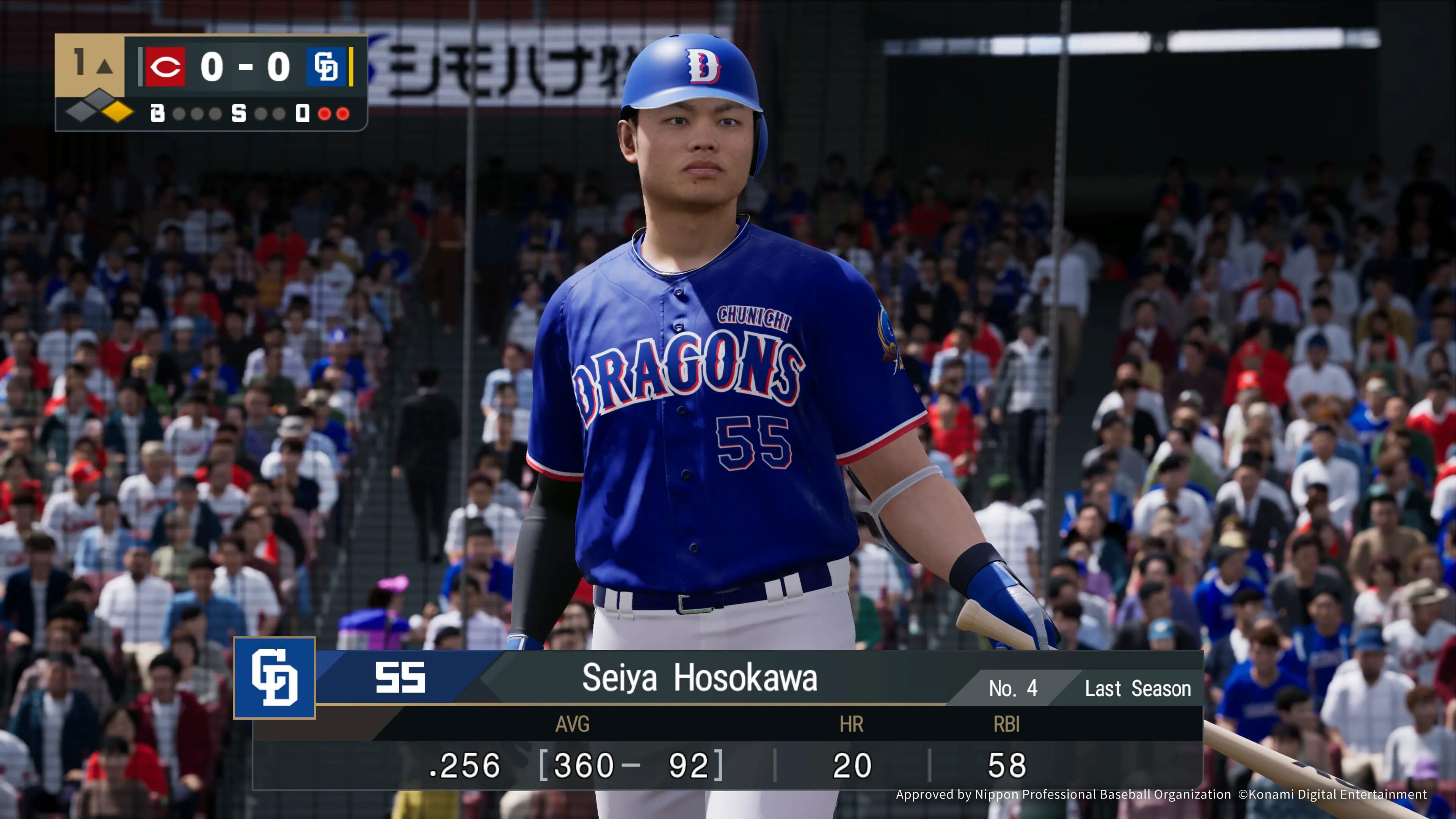The image size is (1456, 819).
Task: Click the Carp team logo on scoreboard
Action: pos(165,67)
